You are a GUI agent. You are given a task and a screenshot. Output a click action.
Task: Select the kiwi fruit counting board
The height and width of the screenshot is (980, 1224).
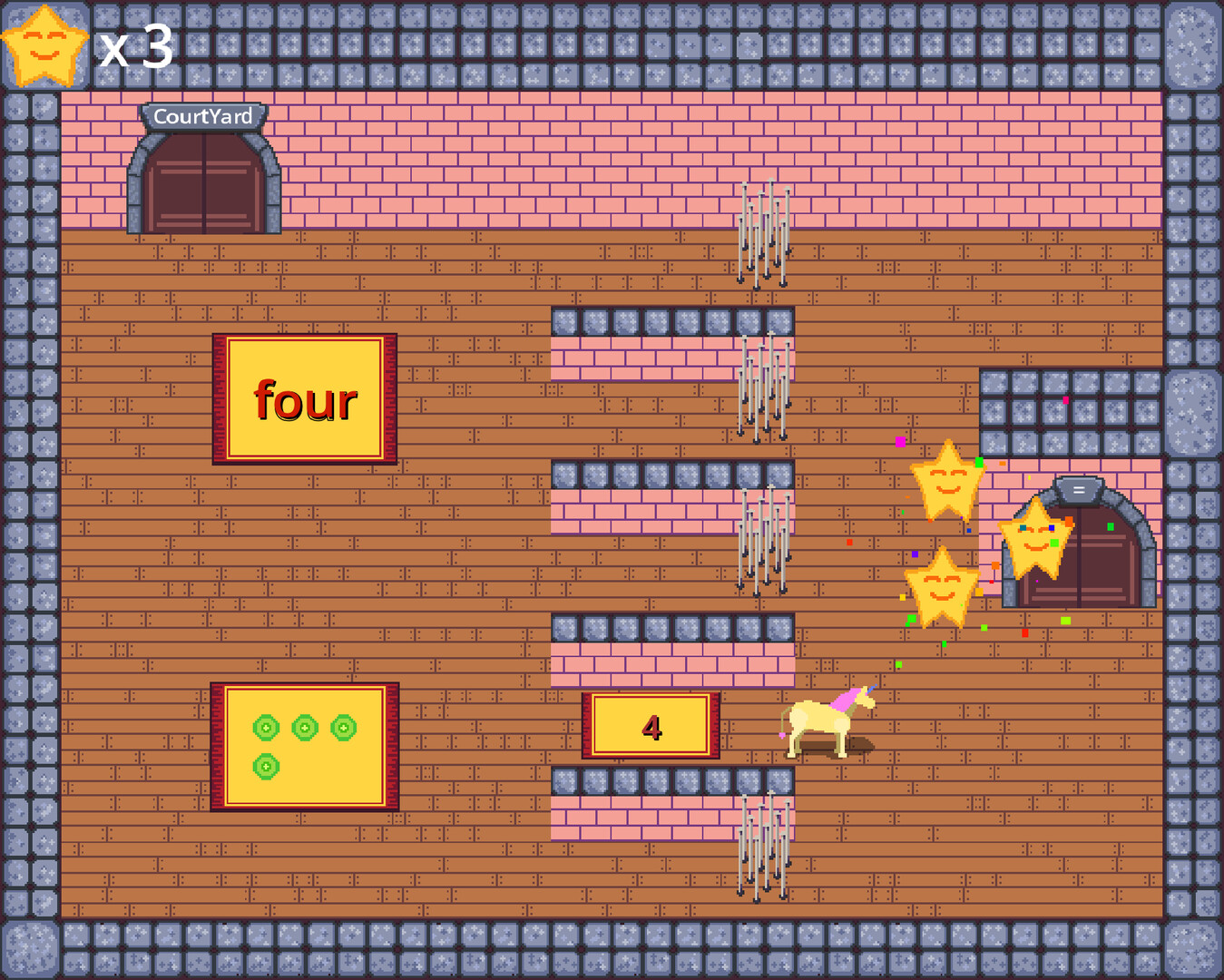(305, 746)
